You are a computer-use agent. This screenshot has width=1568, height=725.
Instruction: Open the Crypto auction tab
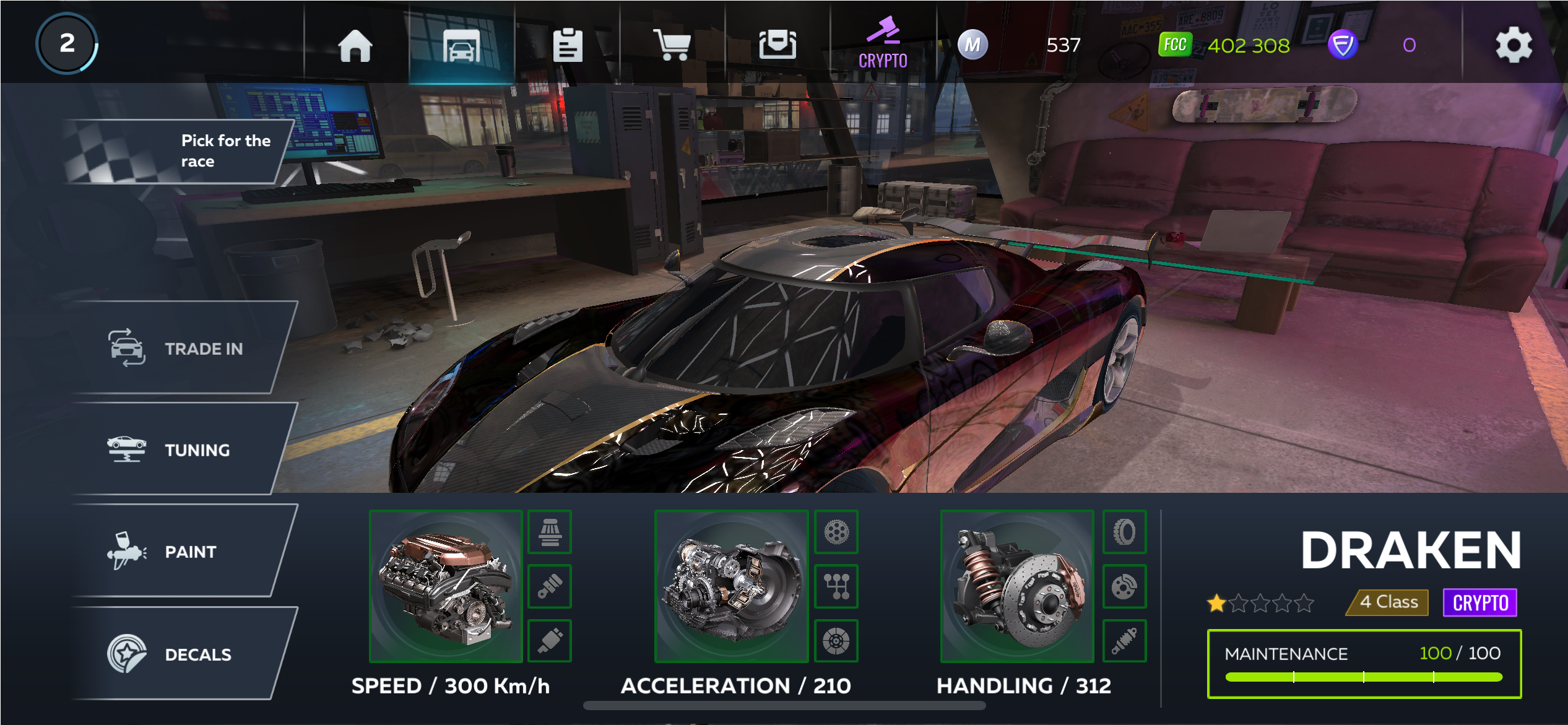tap(883, 43)
